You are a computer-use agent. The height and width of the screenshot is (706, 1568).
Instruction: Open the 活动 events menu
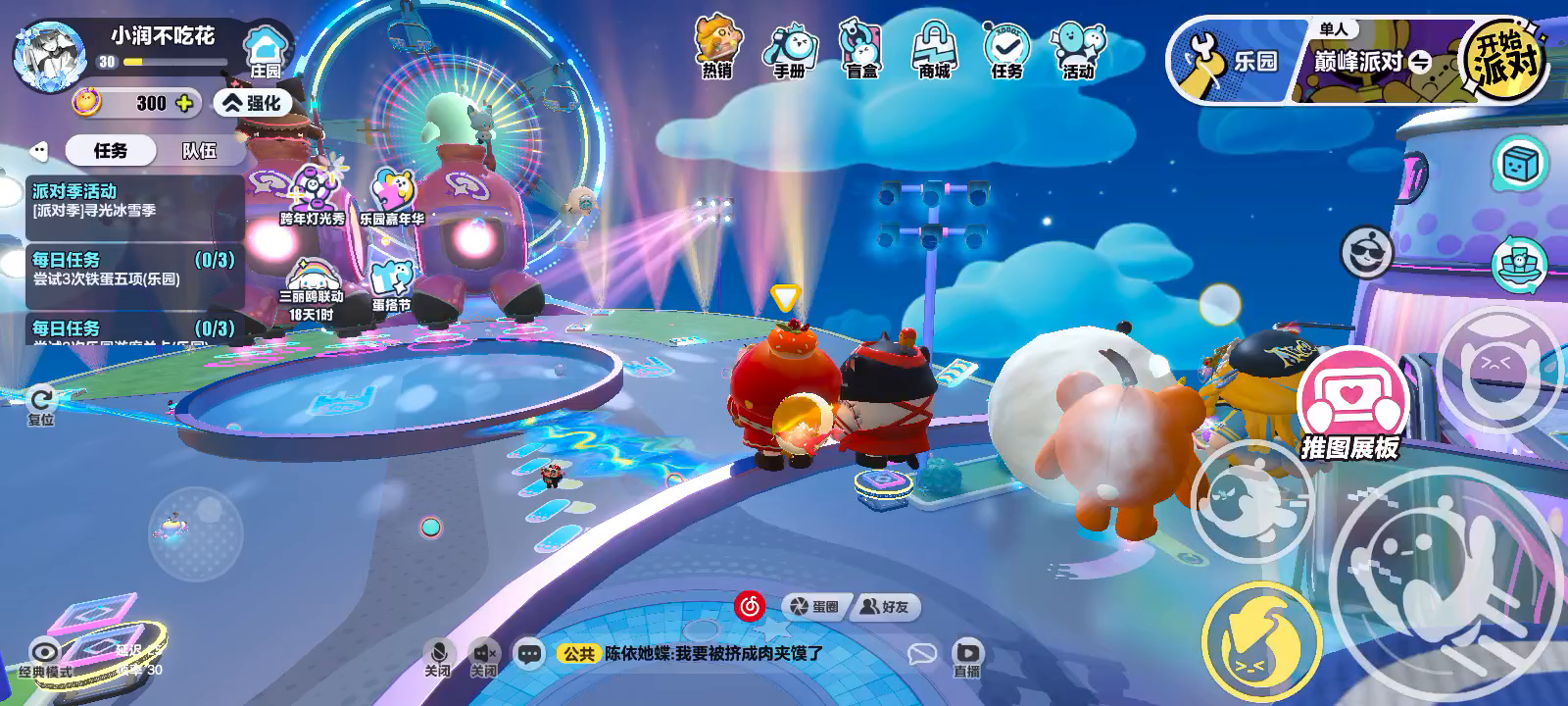coord(1078,49)
